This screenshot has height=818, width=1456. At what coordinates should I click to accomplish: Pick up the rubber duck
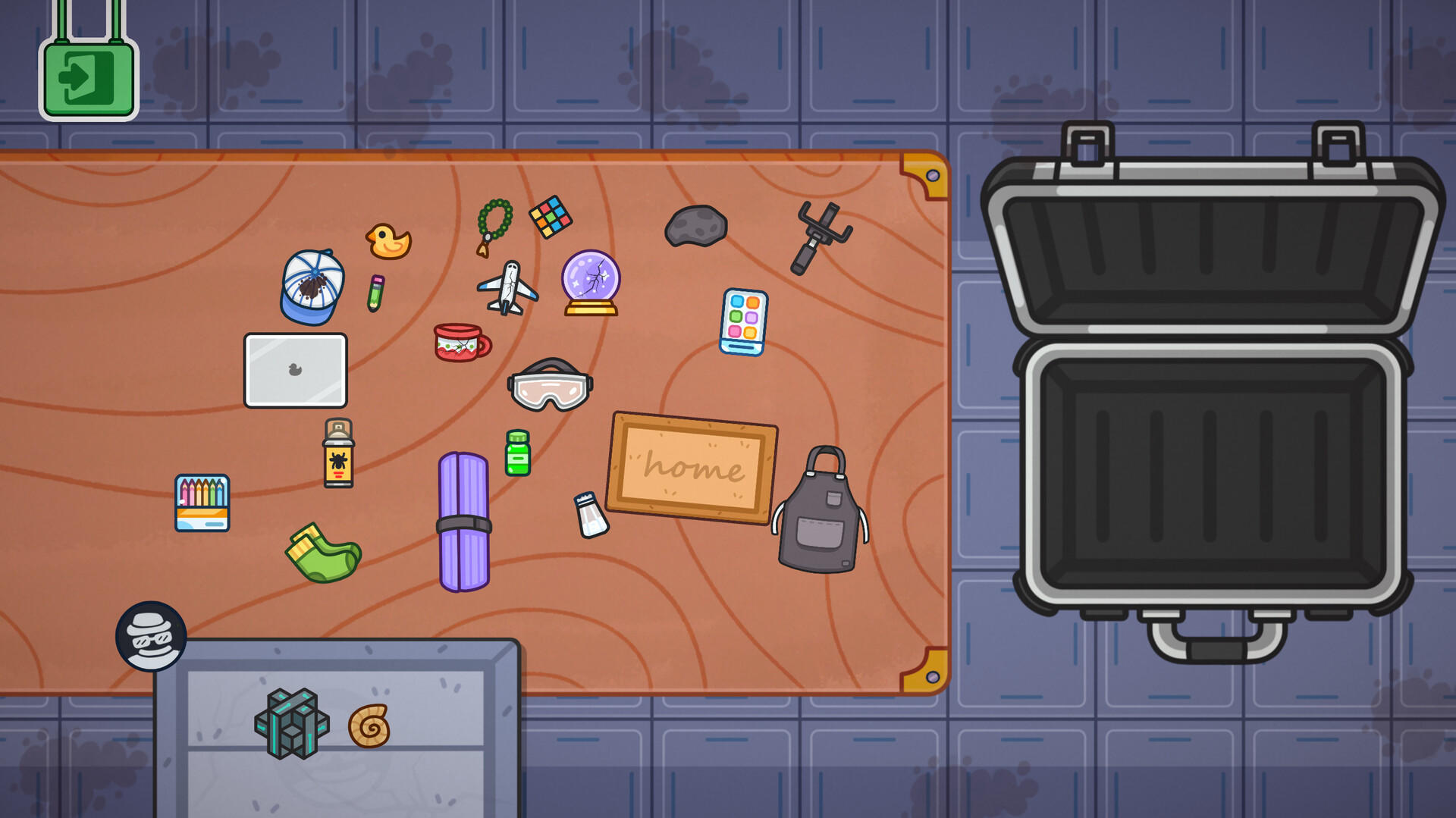387,241
